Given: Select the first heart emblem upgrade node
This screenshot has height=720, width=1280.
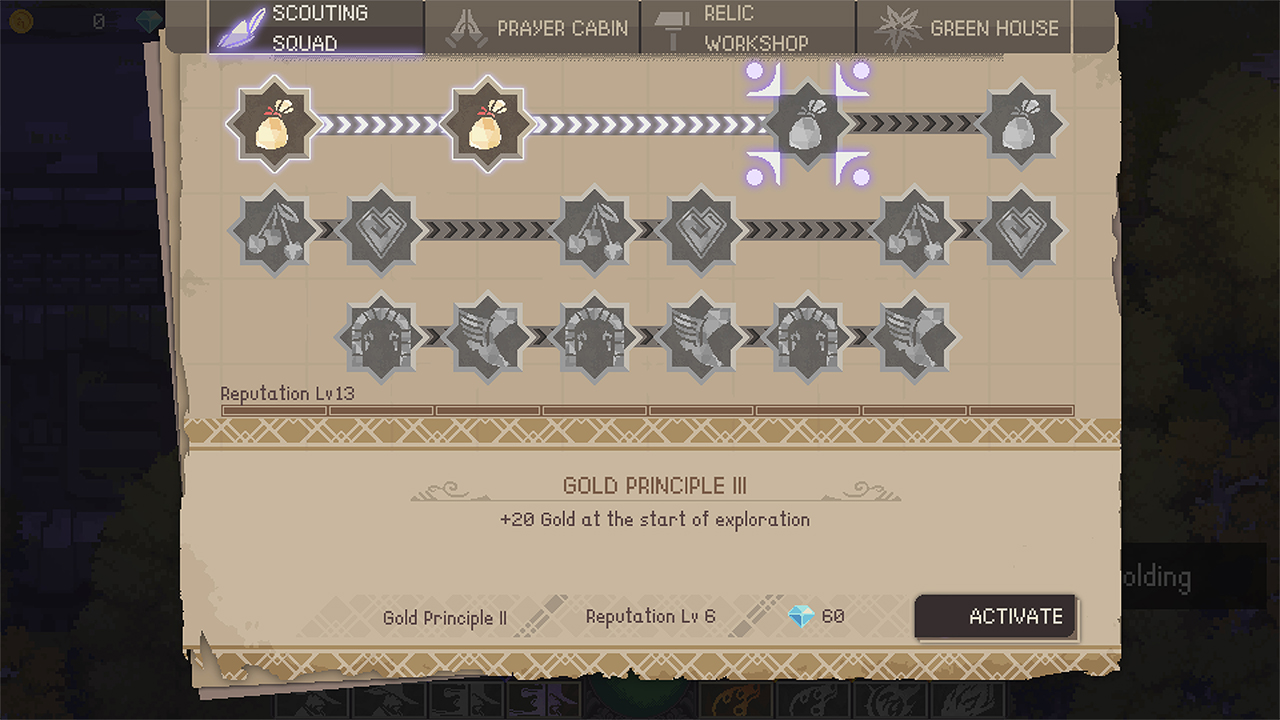Looking at the screenshot, I should pos(379,231).
